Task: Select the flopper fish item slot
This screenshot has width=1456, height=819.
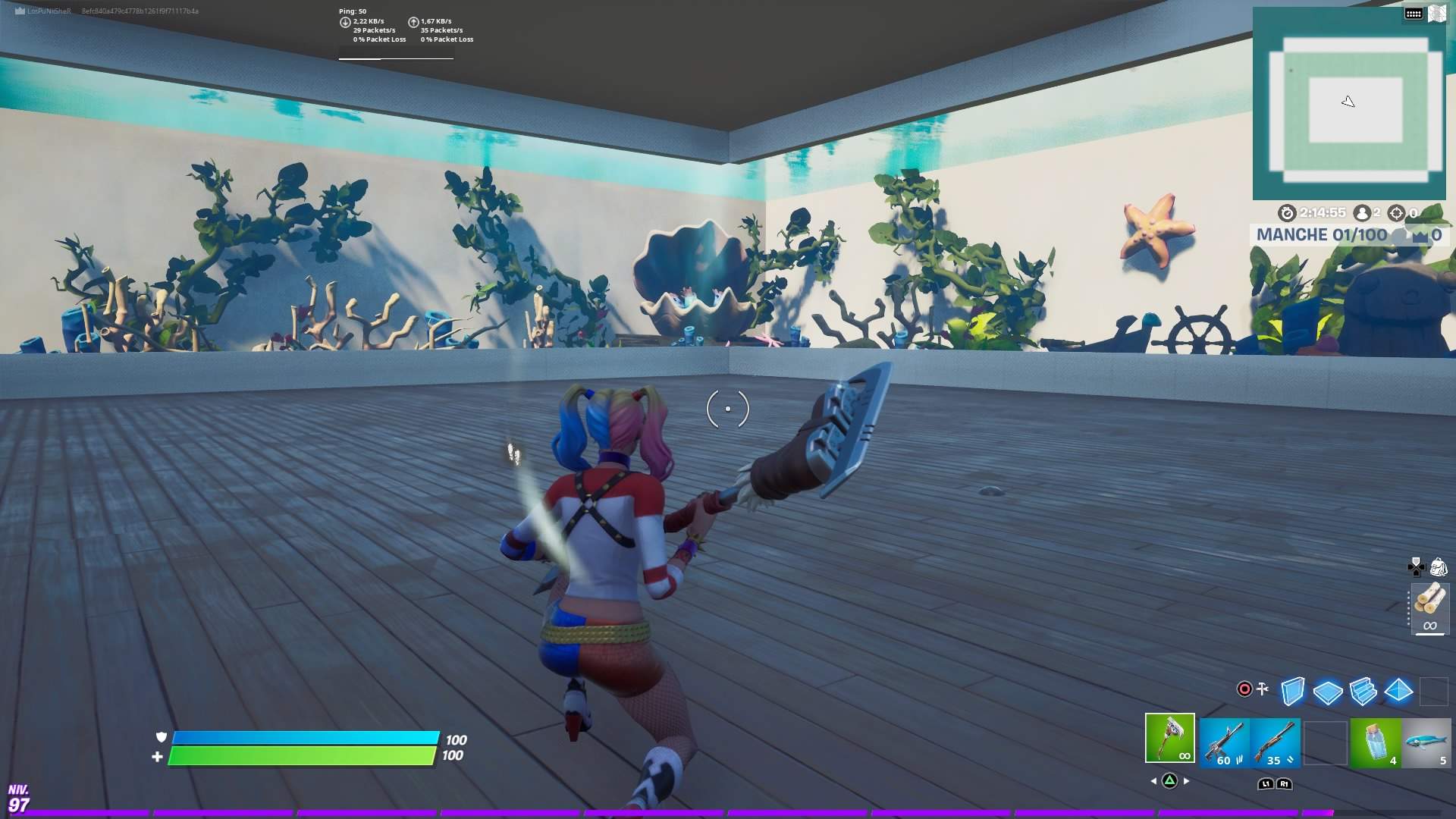Action: click(1428, 738)
